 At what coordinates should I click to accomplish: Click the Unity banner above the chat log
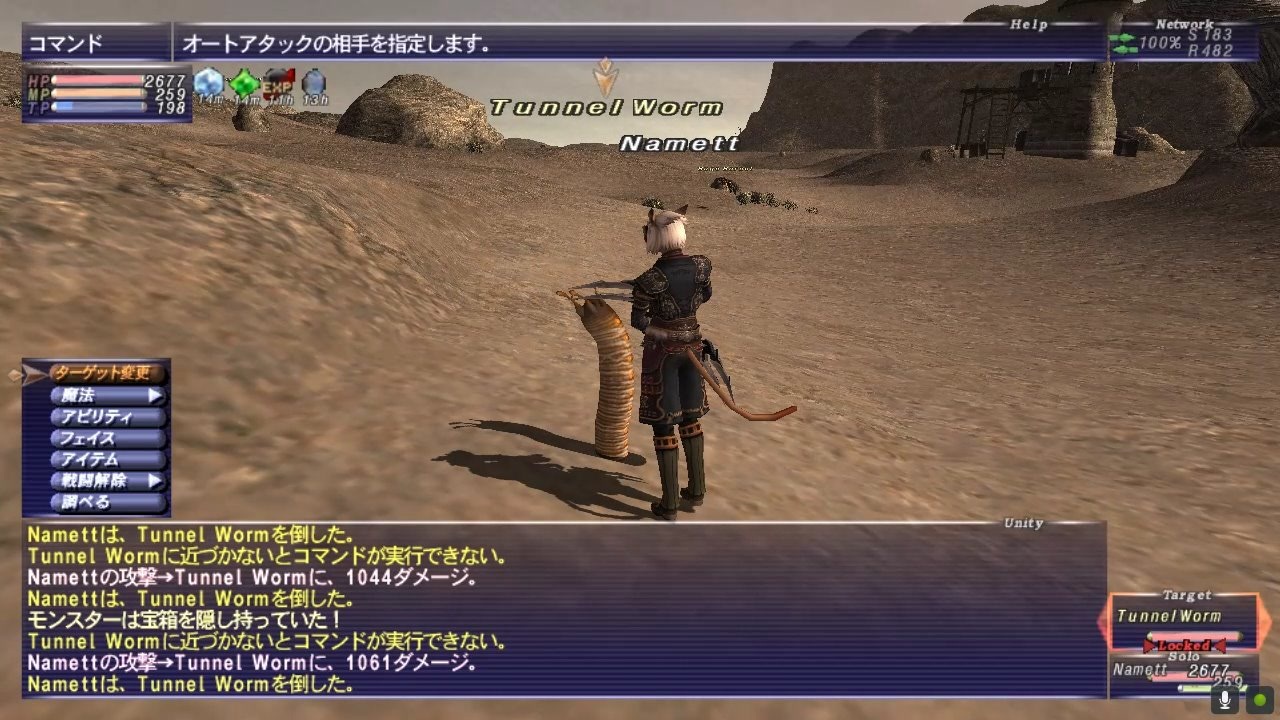pyautogui.click(x=1023, y=523)
